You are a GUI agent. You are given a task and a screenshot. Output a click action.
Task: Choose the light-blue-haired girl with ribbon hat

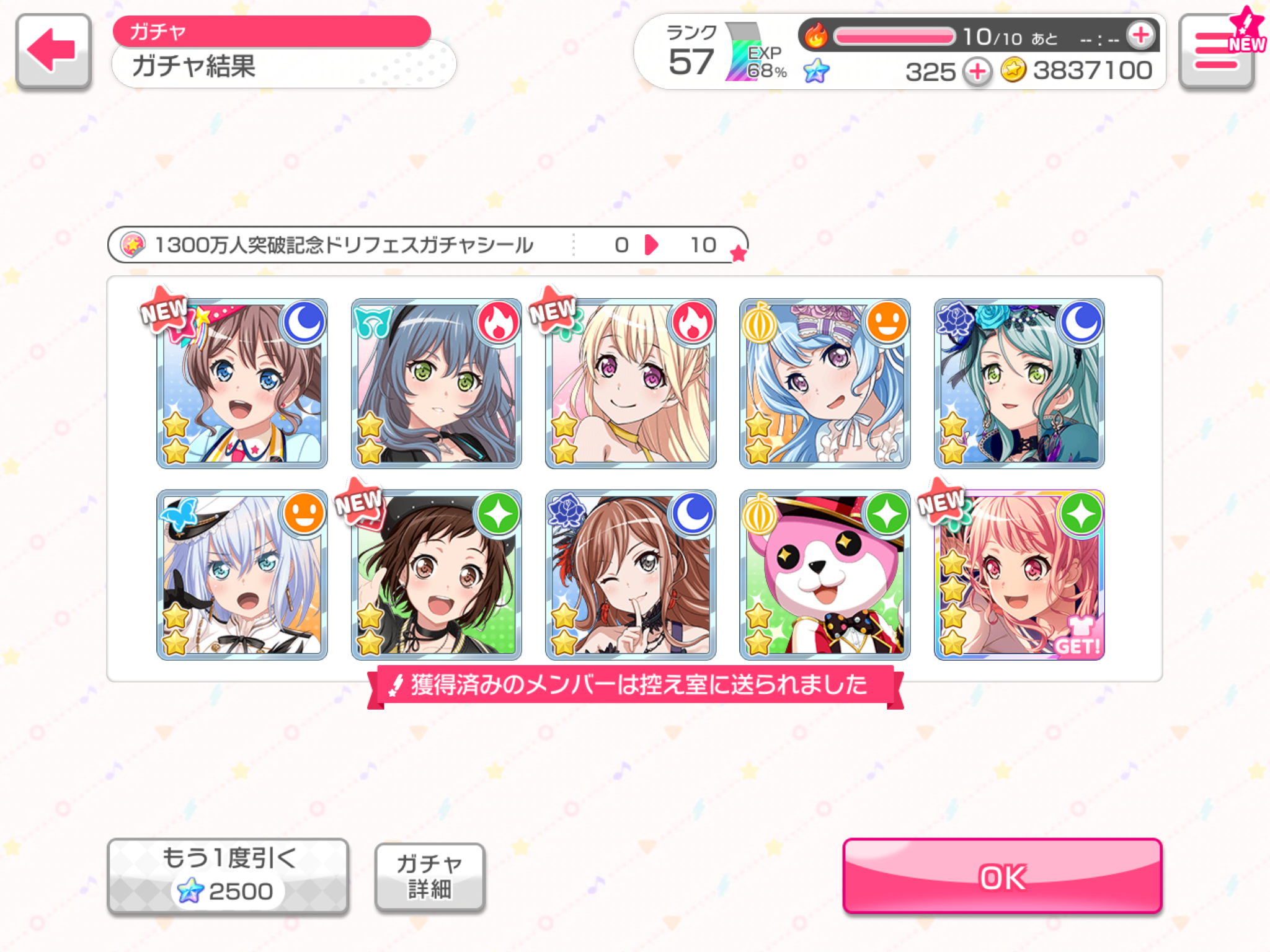(825, 384)
